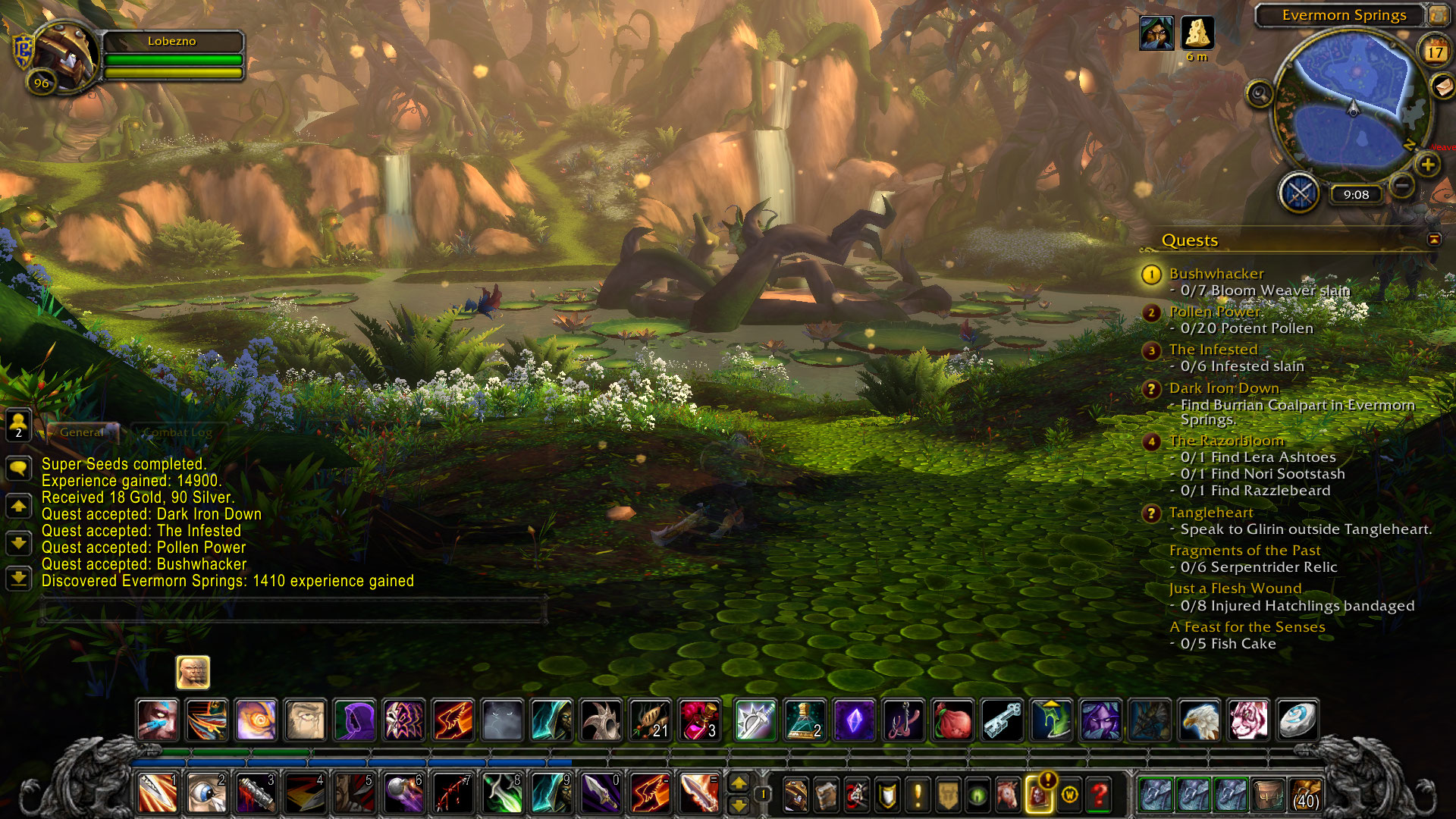Zoom out the minimap with minus button
The height and width of the screenshot is (819, 1456).
point(1402,184)
